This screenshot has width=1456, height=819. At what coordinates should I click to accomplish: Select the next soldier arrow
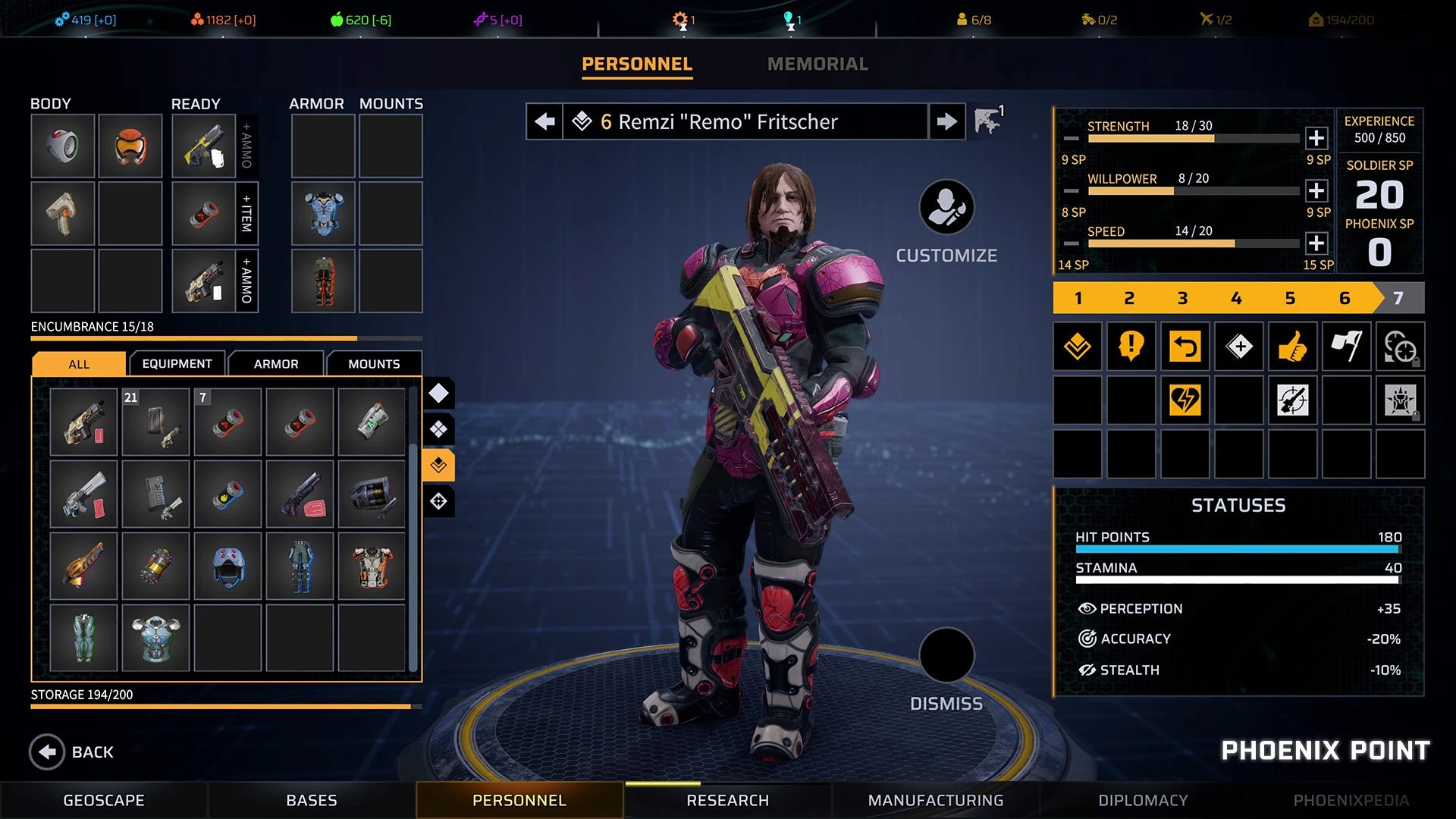[946, 121]
